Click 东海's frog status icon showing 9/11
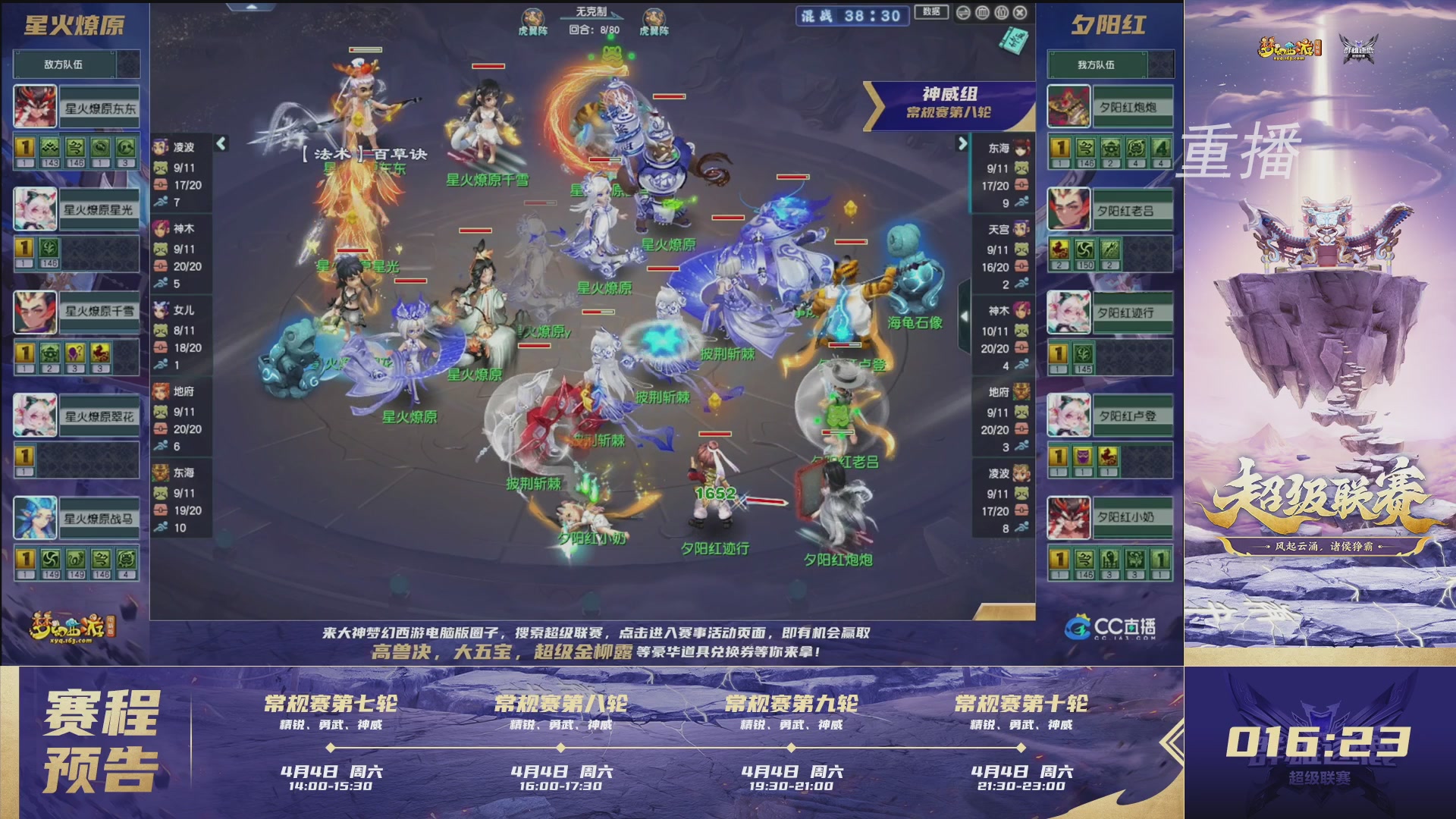 tap(1023, 168)
